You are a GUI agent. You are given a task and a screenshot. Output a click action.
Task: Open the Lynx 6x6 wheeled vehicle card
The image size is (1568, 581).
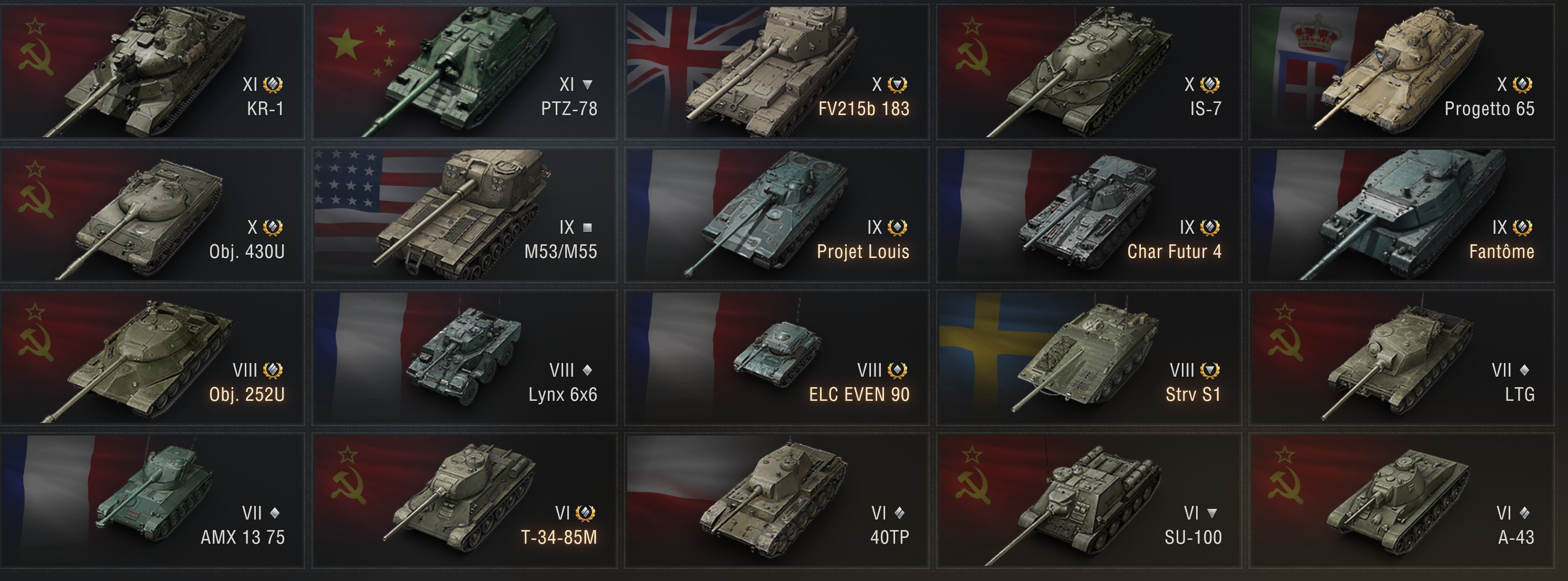464,358
